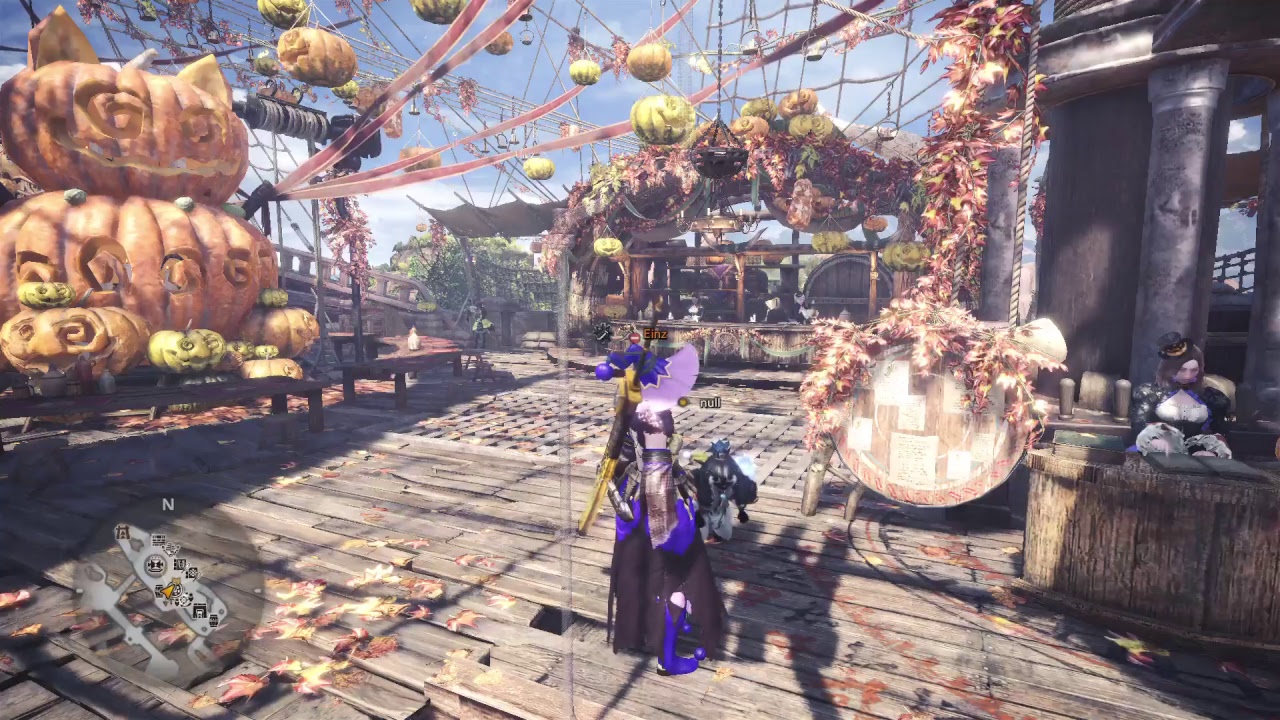Image resolution: width=1280 pixels, height=720 pixels.
Task: Click the player name Einz
Action: click(x=655, y=333)
